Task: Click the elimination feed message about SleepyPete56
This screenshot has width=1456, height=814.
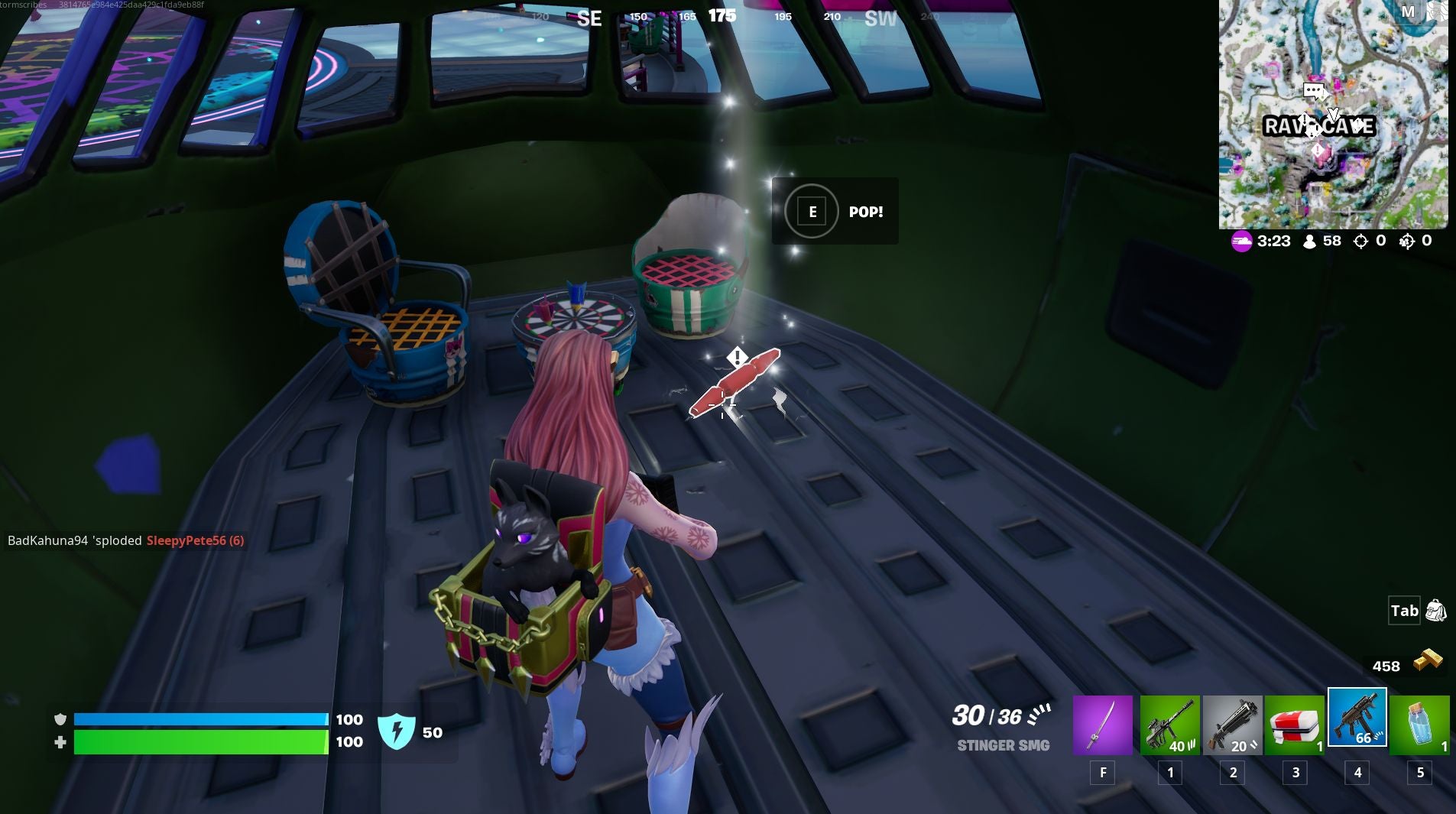Action: pyautogui.click(x=125, y=540)
